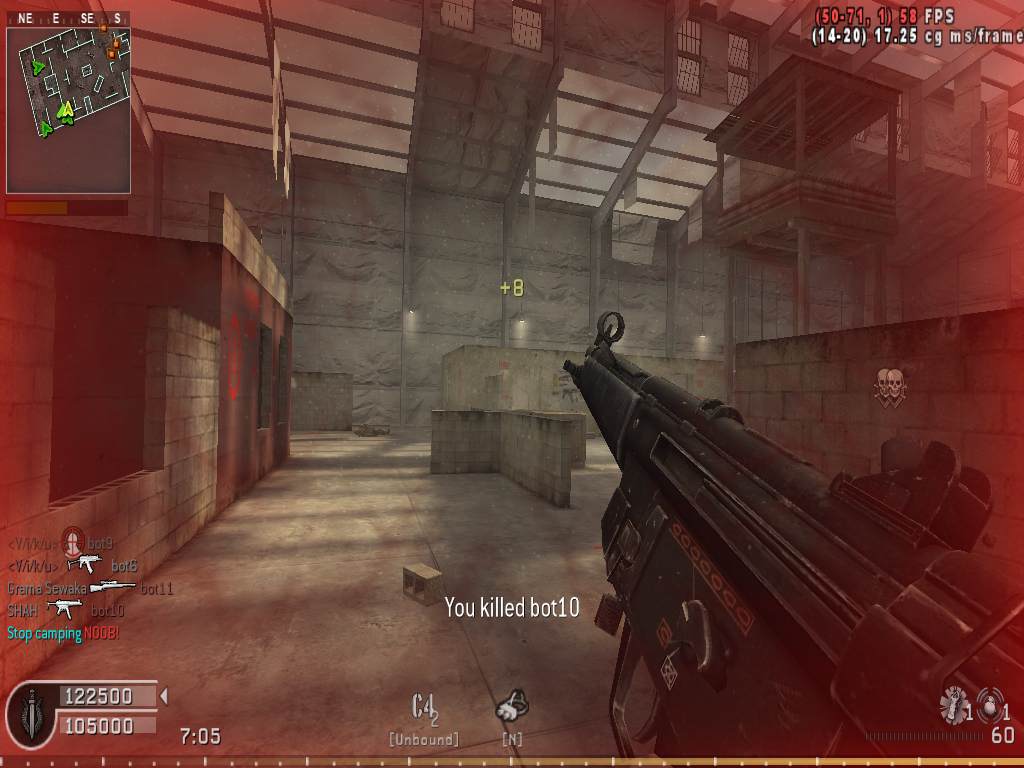Screen dimensions: 1024x768
Task: Click the minimap in the corner
Action: [68, 110]
